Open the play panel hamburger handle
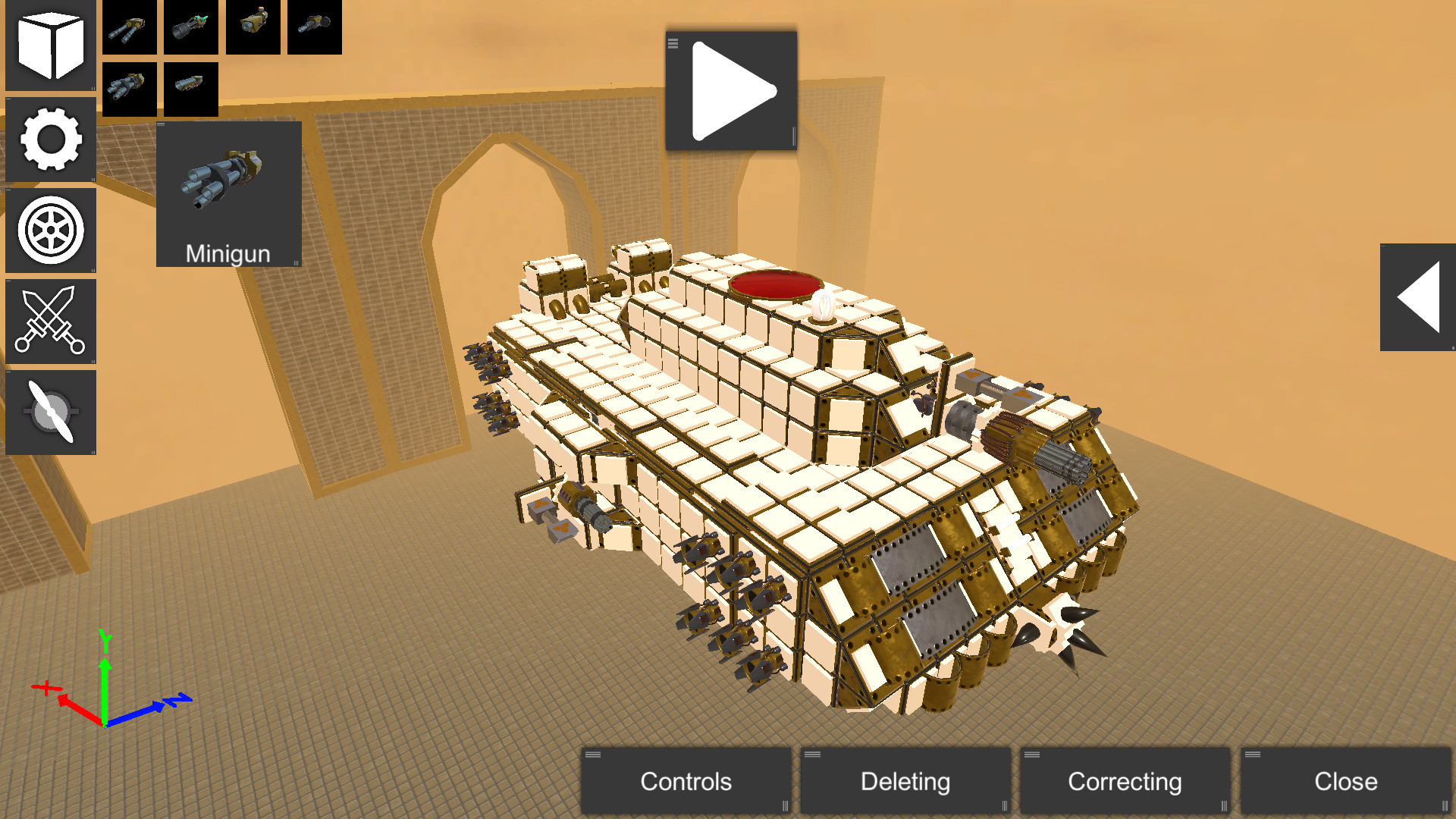The height and width of the screenshot is (819, 1456). click(x=673, y=43)
